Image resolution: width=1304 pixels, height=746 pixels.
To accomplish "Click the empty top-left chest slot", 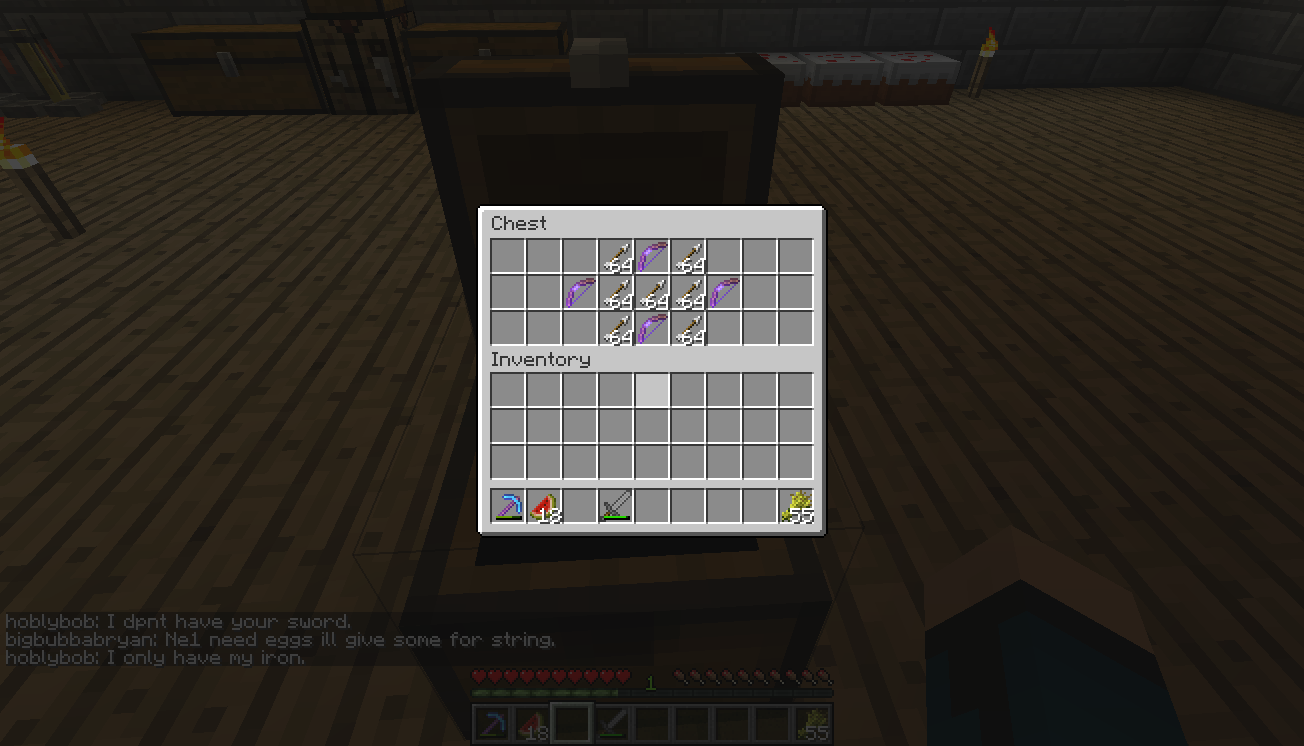I will tap(508, 256).
